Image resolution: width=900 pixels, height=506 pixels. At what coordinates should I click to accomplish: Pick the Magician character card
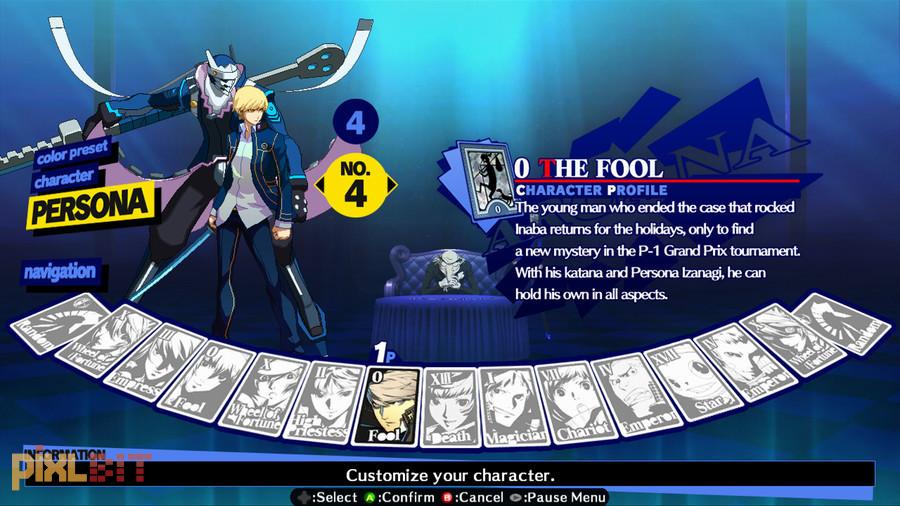510,406
